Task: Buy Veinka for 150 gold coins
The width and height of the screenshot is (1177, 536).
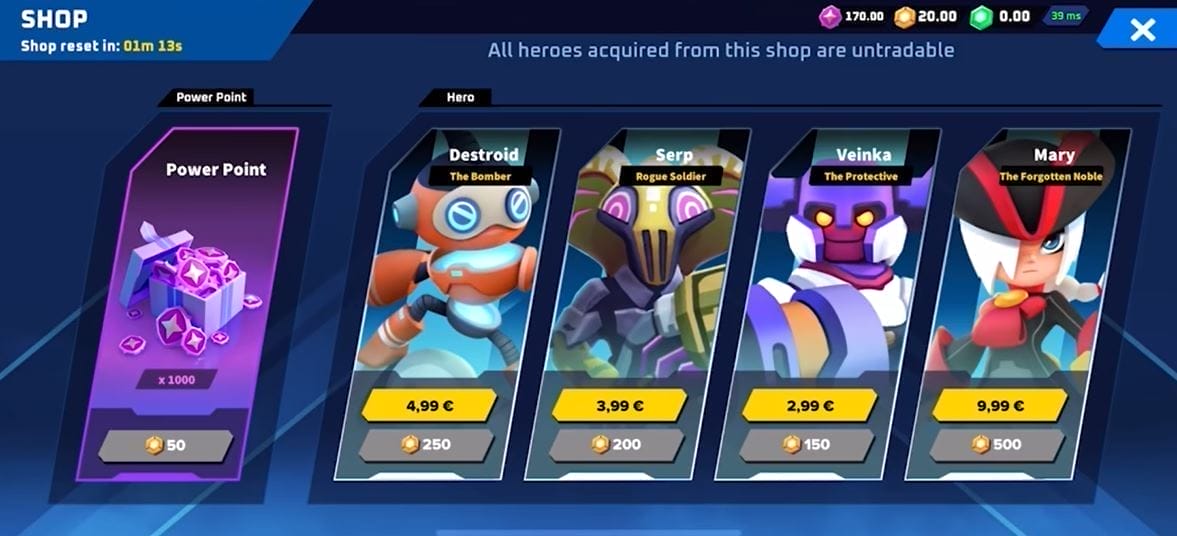Action: click(x=807, y=445)
